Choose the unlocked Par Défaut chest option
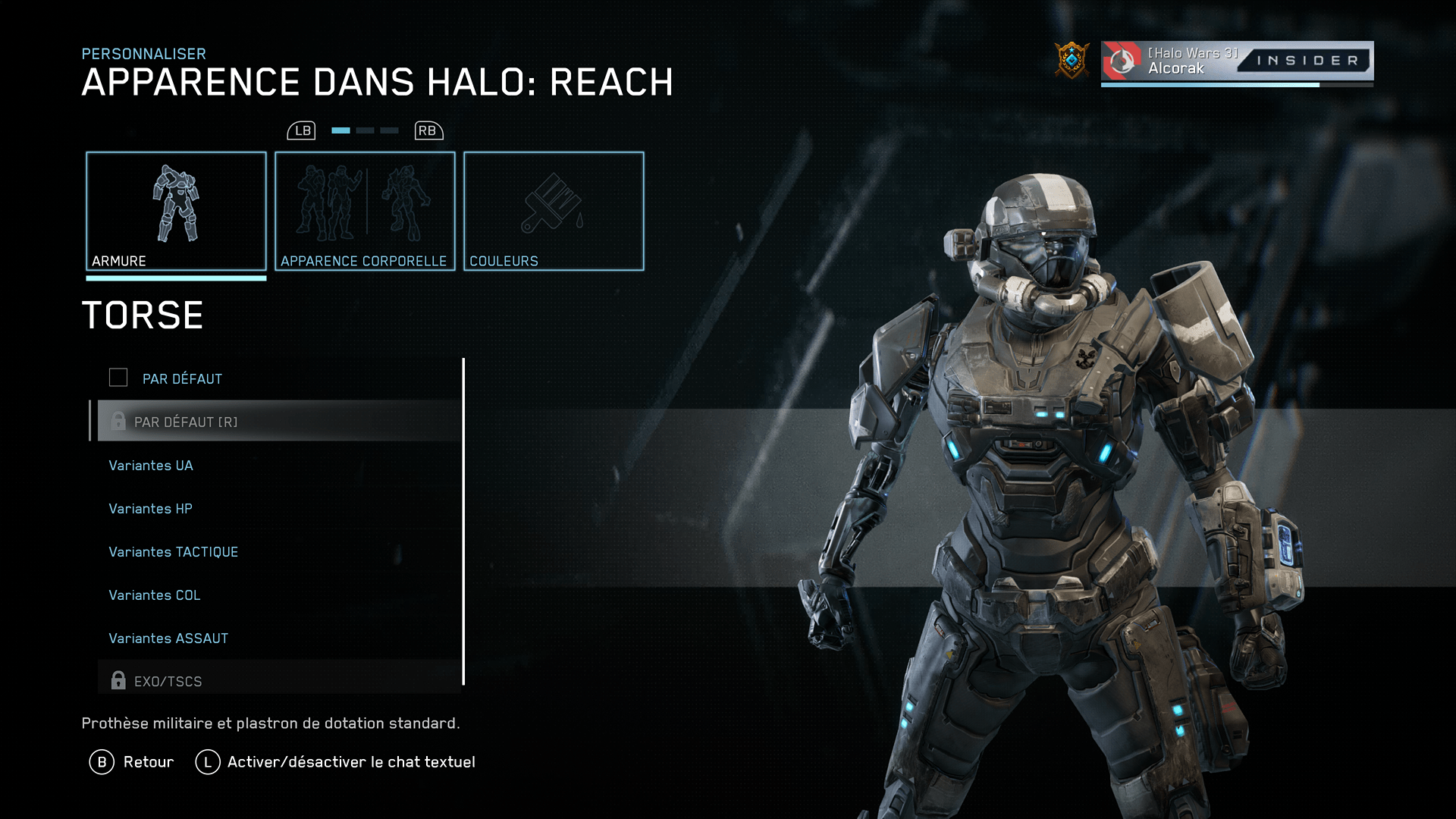 [182, 378]
